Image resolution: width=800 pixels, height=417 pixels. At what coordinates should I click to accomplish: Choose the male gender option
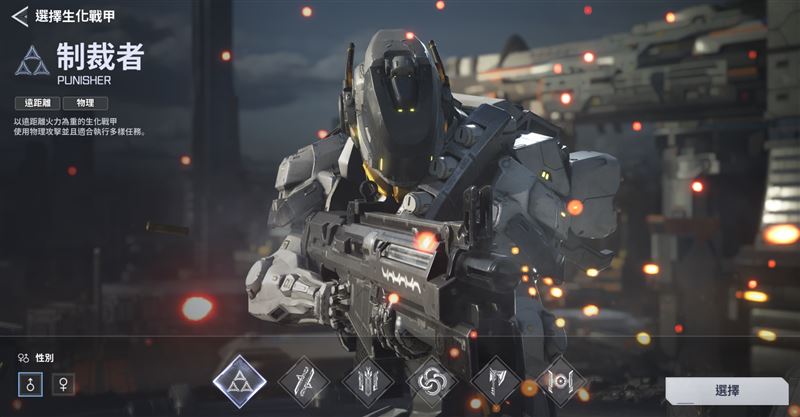coord(30,384)
